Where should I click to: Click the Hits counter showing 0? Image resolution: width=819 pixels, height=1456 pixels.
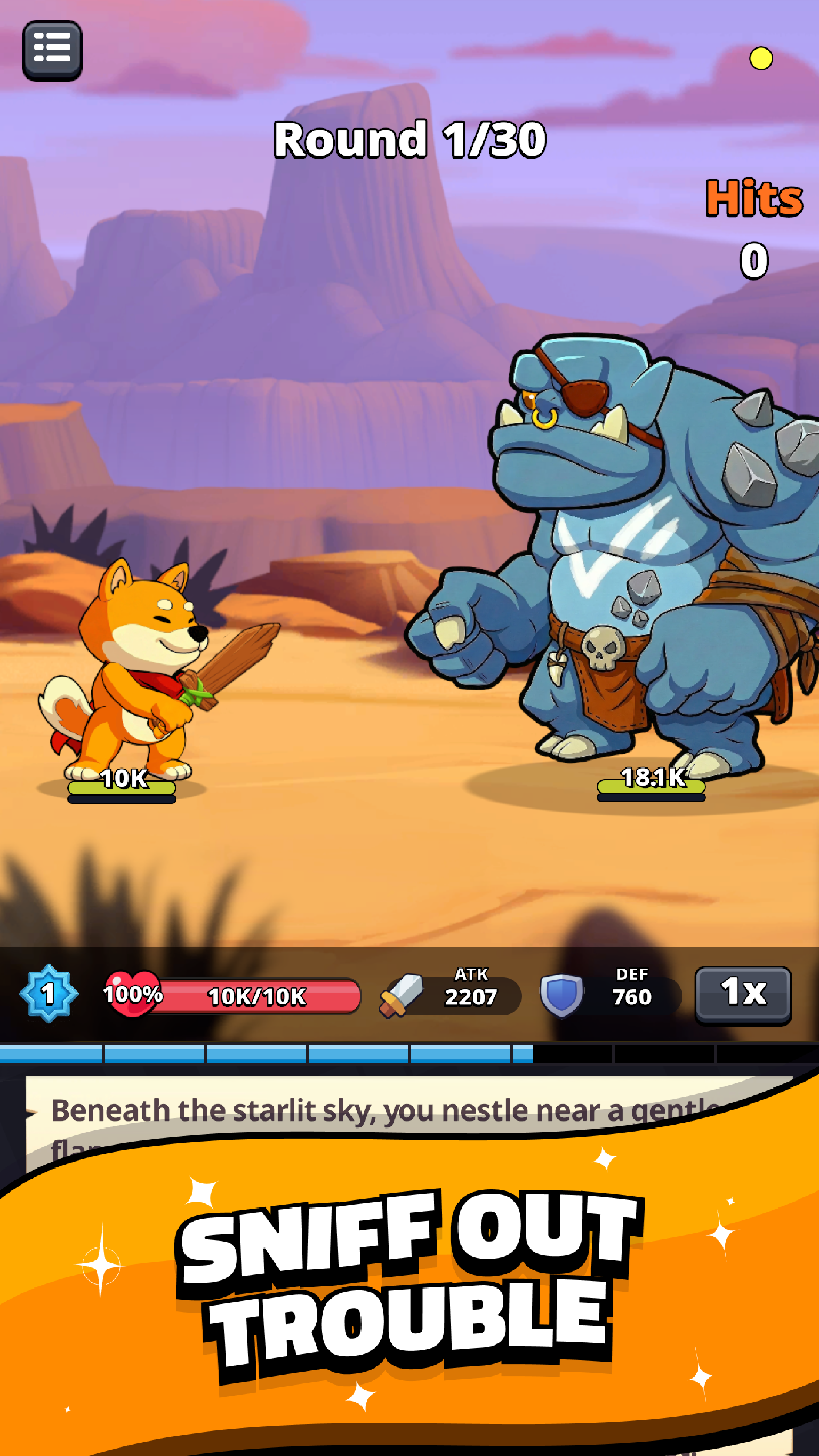[754, 261]
